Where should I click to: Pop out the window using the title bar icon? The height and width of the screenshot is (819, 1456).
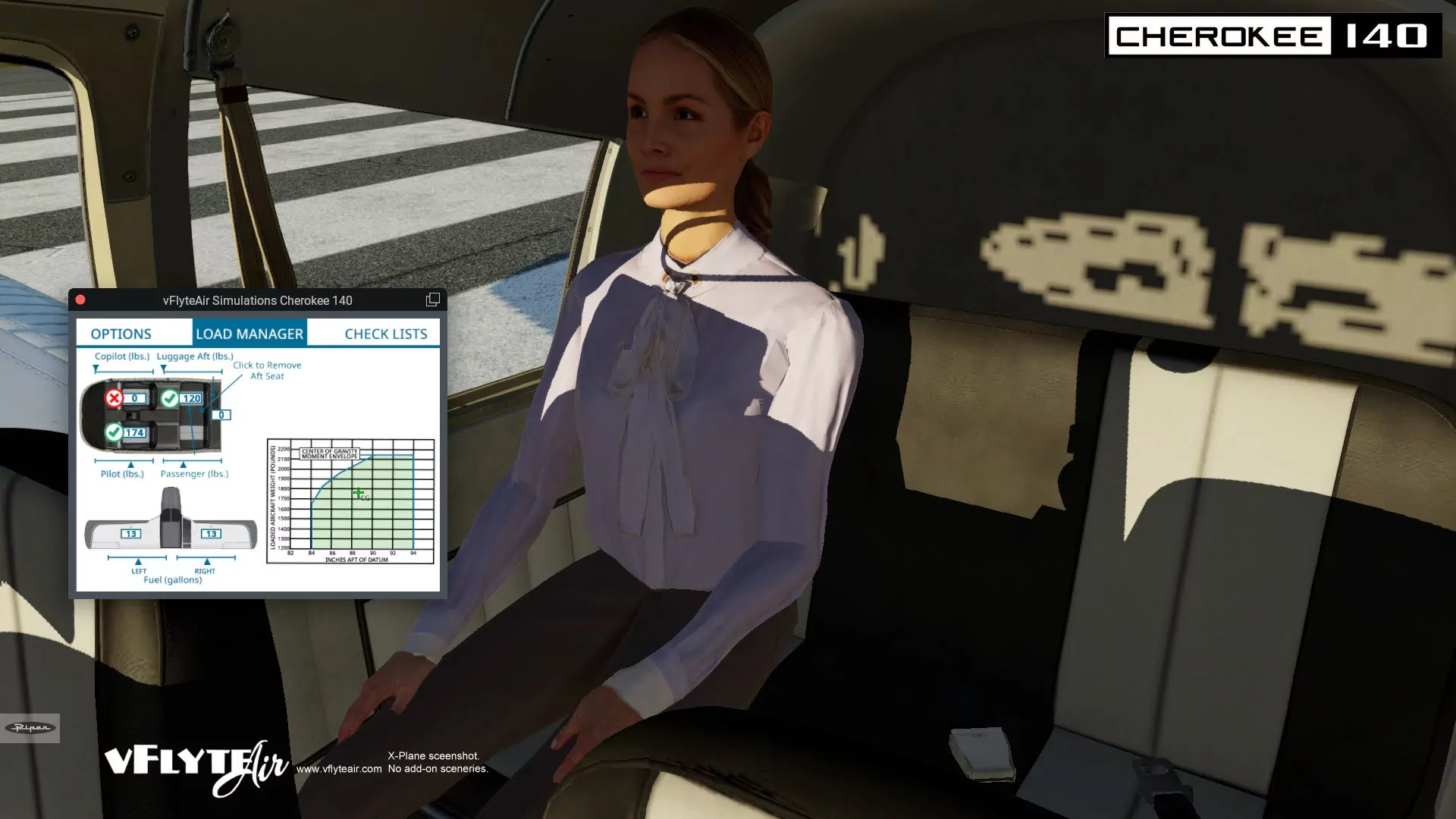click(x=433, y=300)
